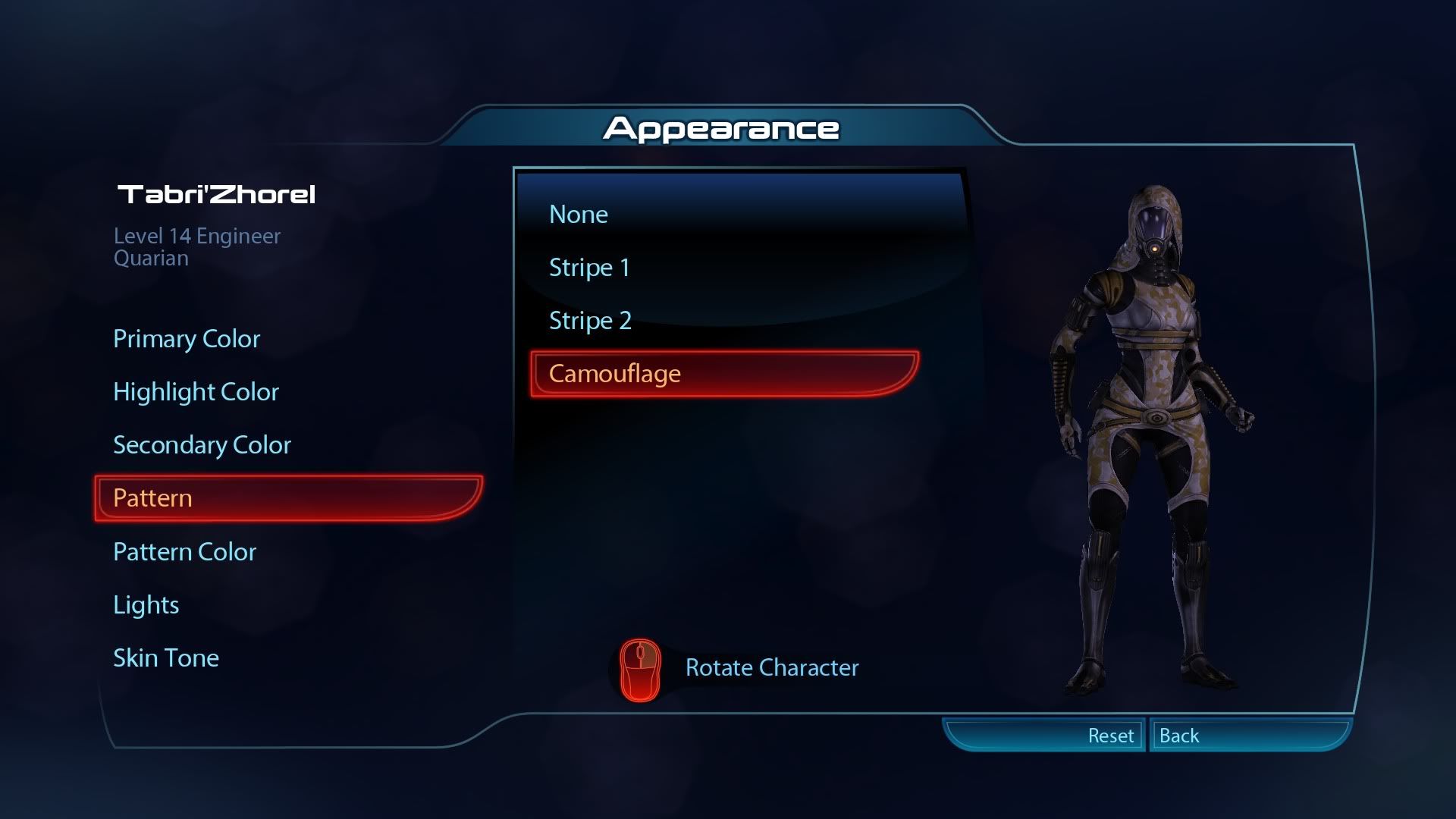1456x819 pixels.
Task: Choose the Stripe 1 pattern
Action: click(x=589, y=268)
